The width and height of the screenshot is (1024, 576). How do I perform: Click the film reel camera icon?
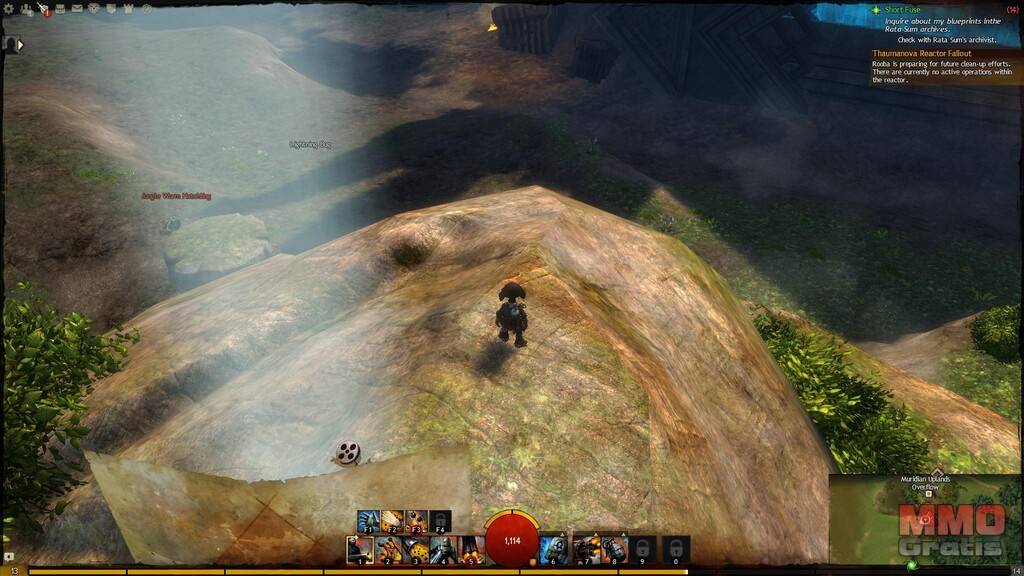pos(347,453)
